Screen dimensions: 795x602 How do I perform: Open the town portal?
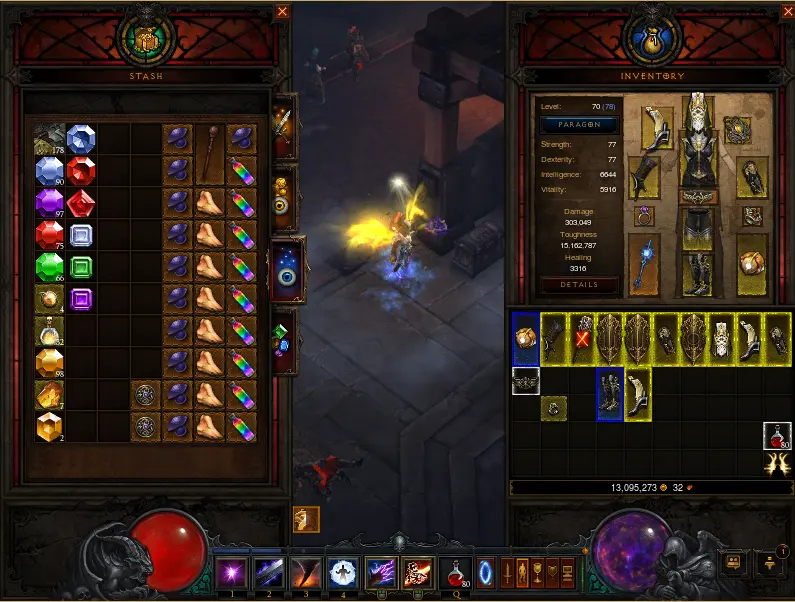pos(485,573)
